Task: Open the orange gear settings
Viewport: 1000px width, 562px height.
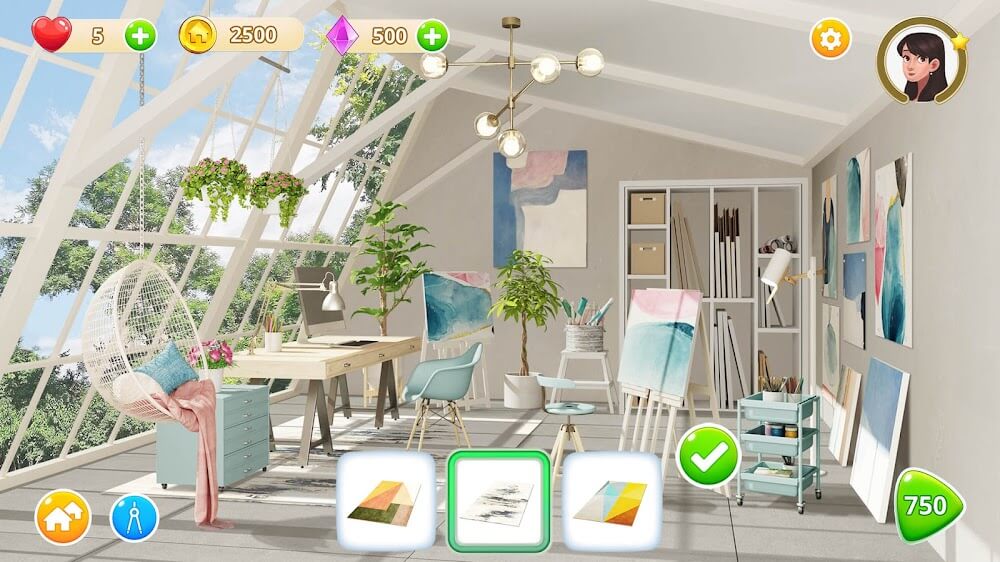Action: [x=830, y=39]
